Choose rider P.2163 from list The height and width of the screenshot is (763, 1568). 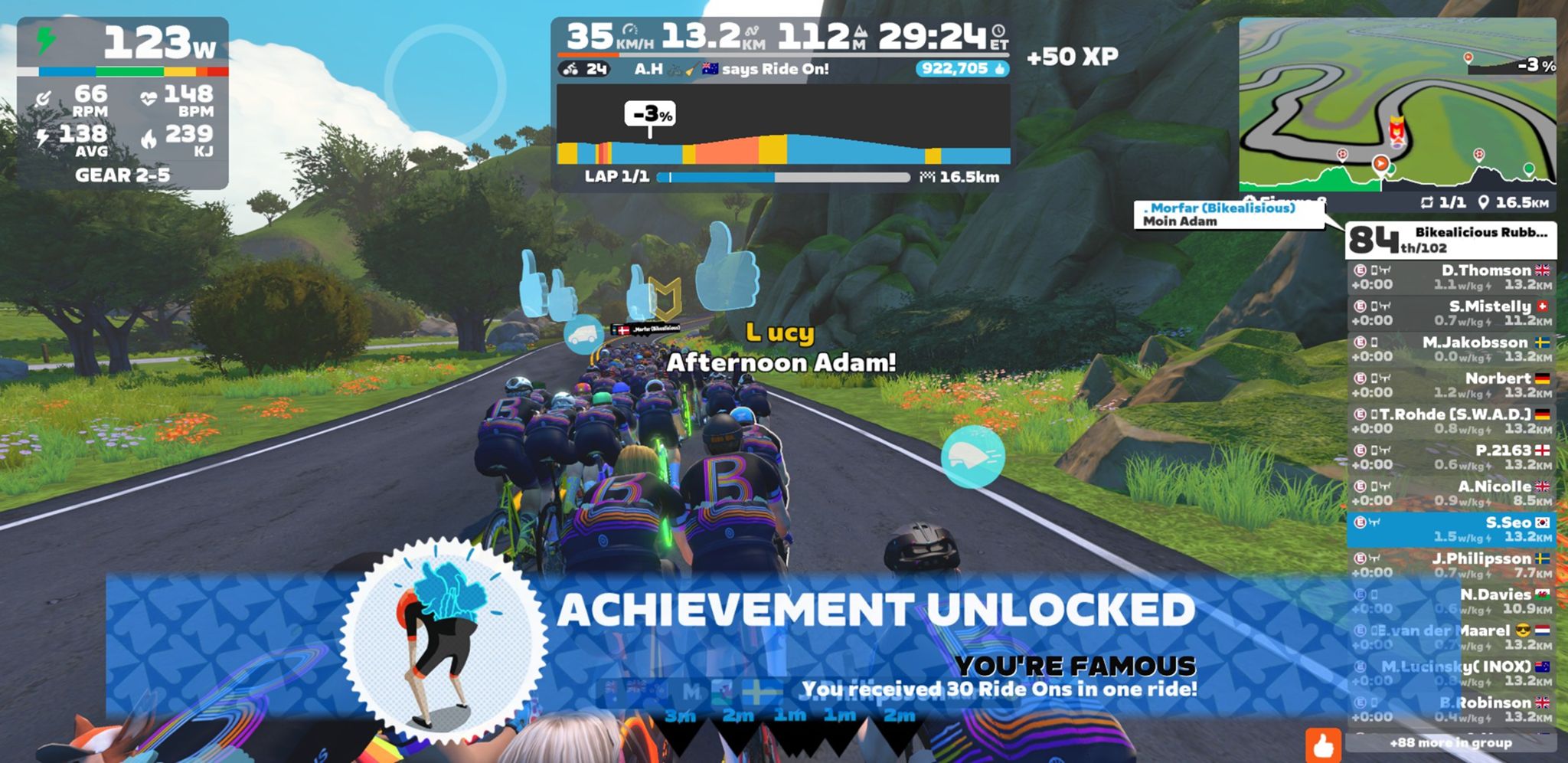(x=1451, y=457)
